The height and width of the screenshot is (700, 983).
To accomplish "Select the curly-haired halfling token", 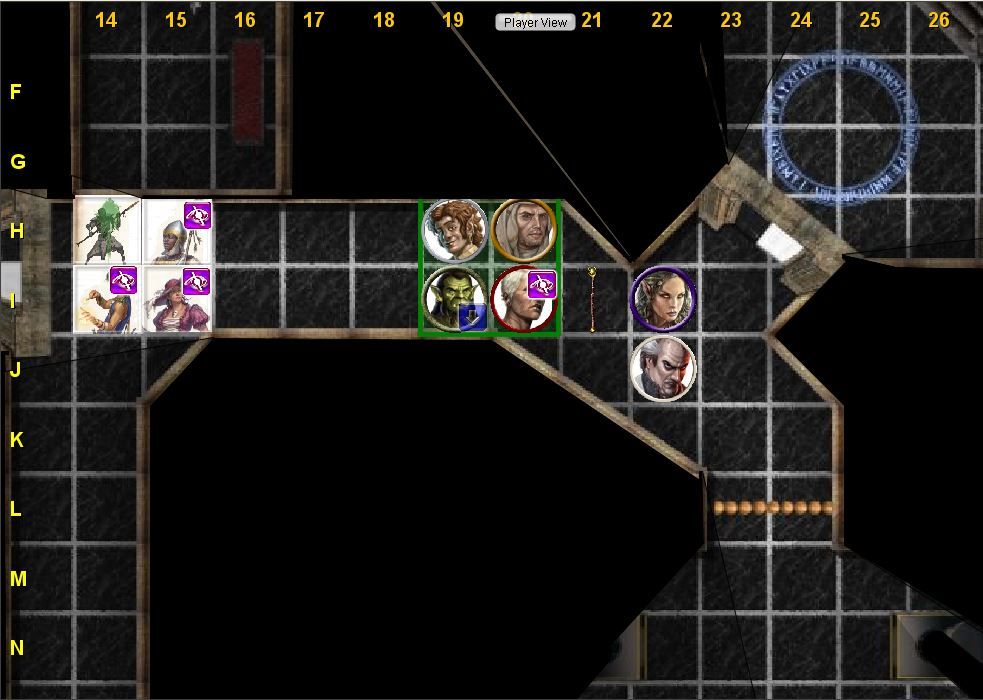I will [454, 230].
